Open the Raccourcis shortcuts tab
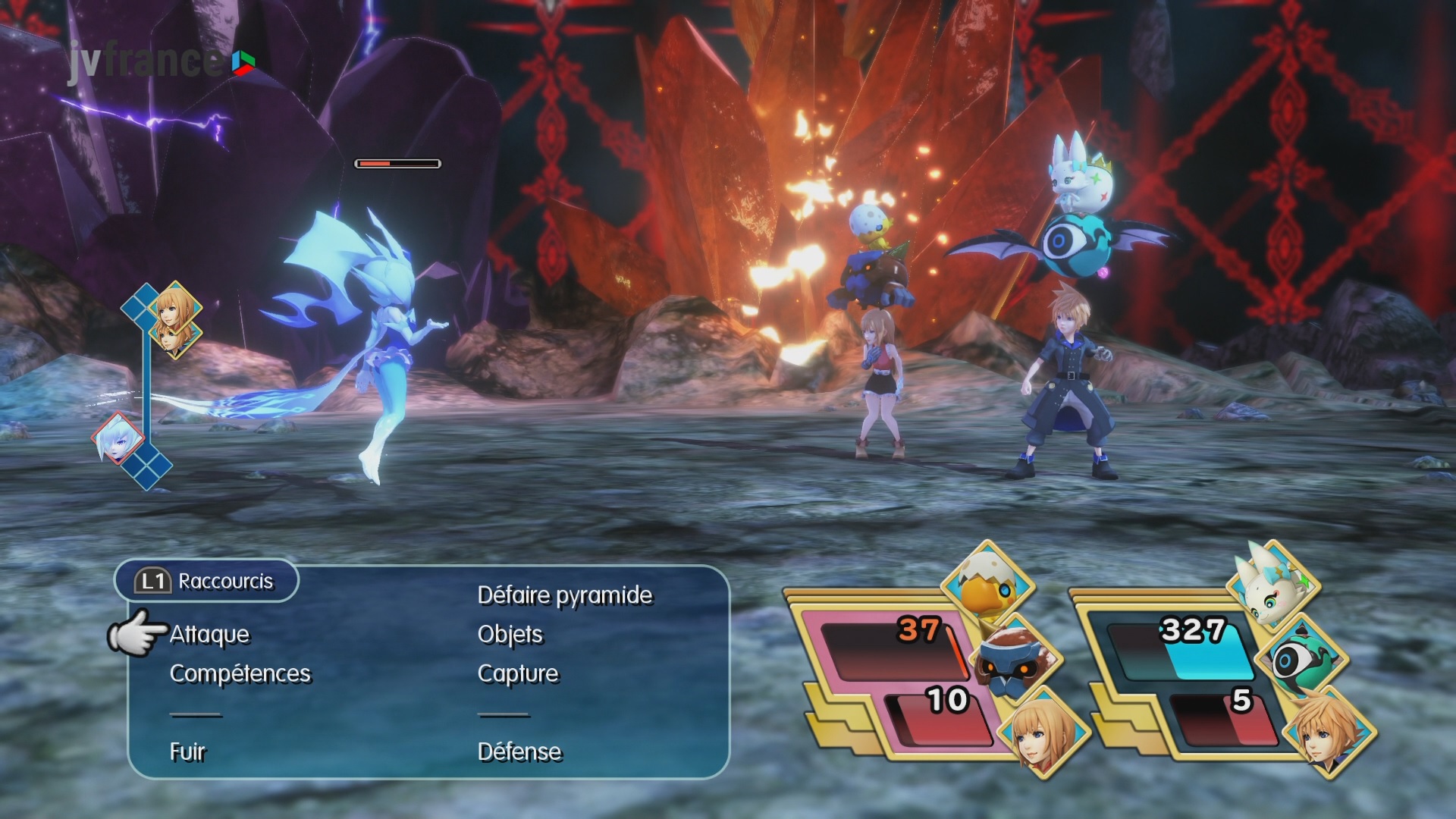The image size is (1456, 819). [206, 582]
